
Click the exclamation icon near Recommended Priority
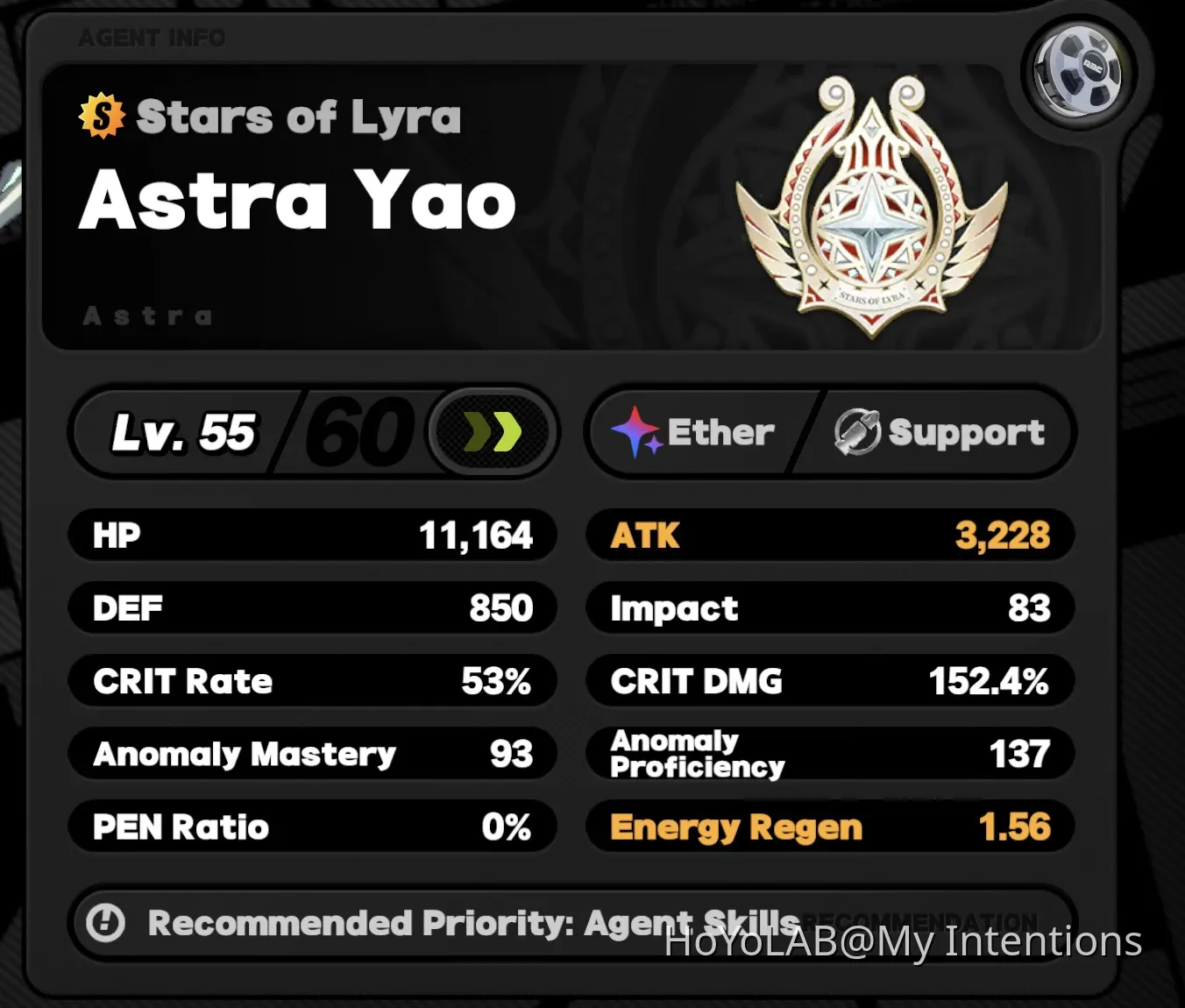pyautogui.click(x=107, y=923)
